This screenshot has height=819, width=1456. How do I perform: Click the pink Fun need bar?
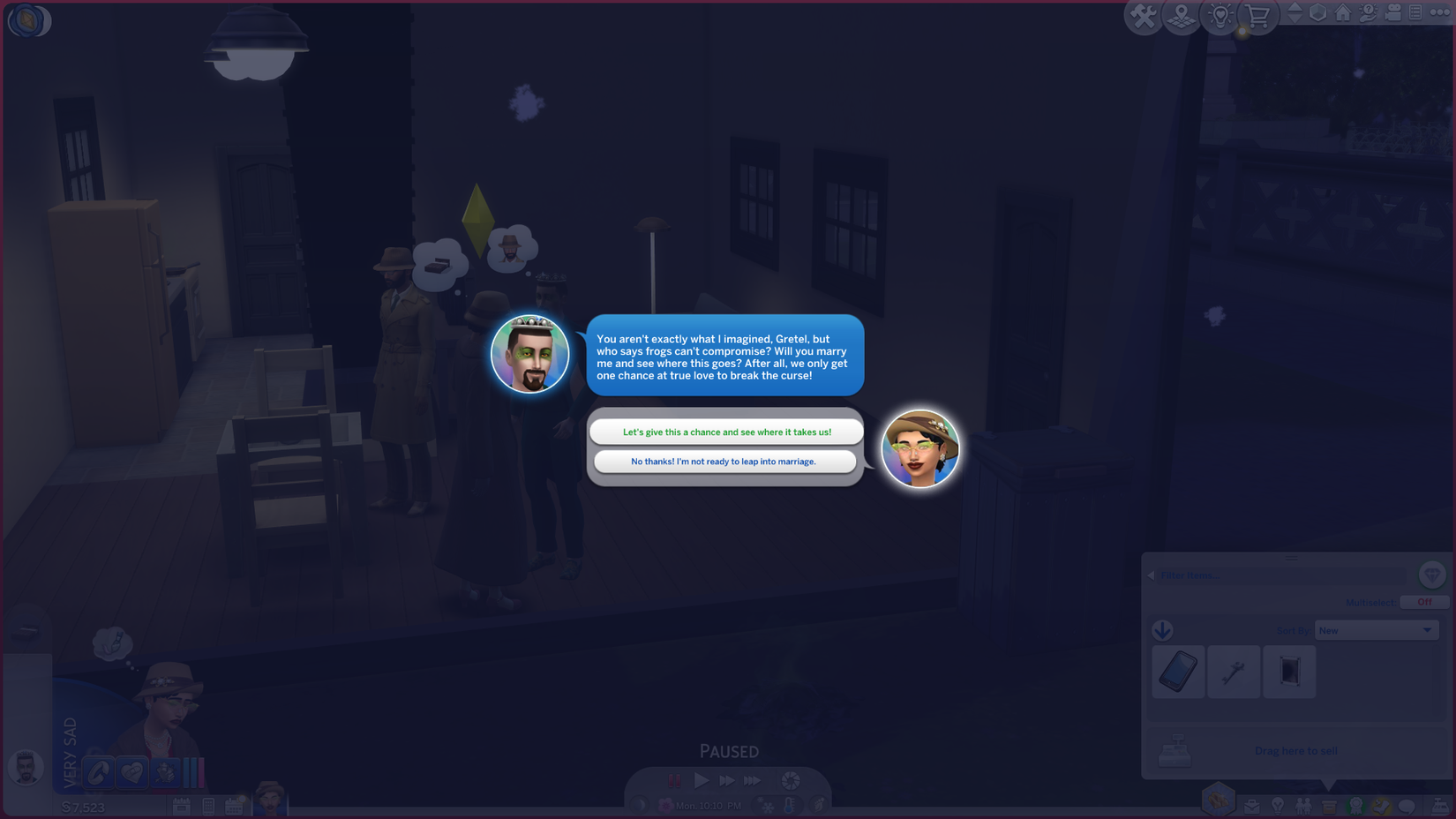201,773
